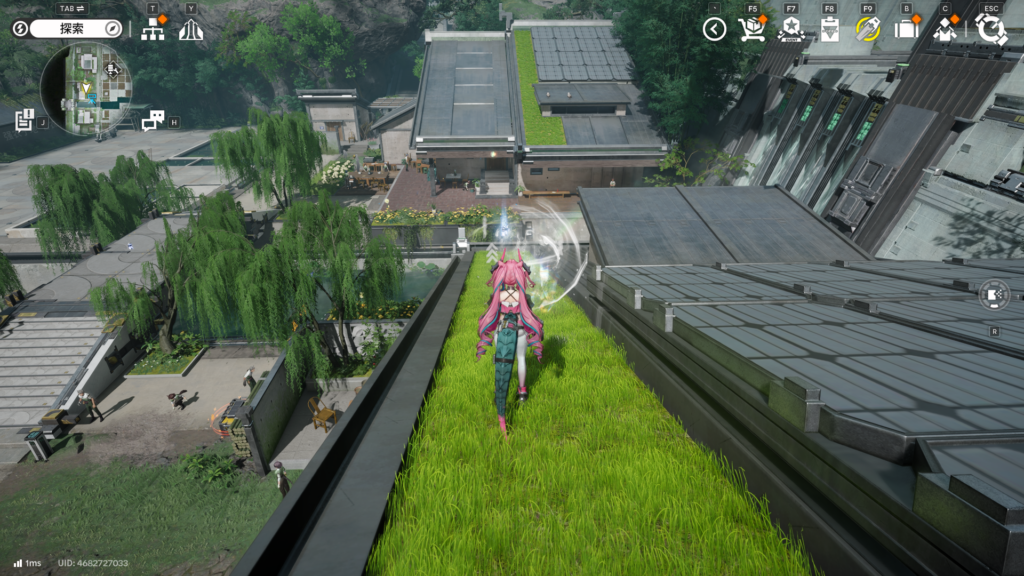Screen dimensions: 1024x576
Task: Open the three-pillar tower icon
Action: click(x=191, y=29)
